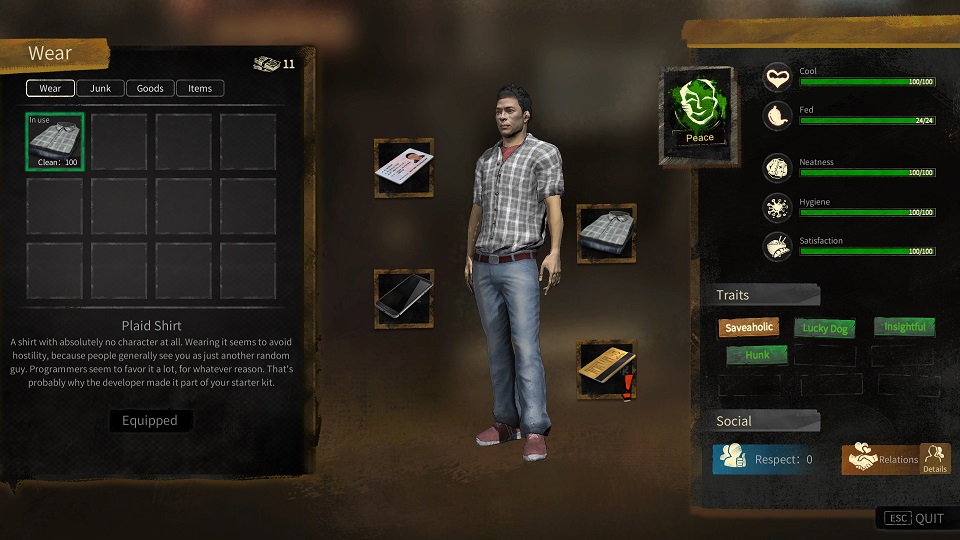Inspect the Lucky Dog trait
Screen dimensions: 960x540
(x=825, y=327)
